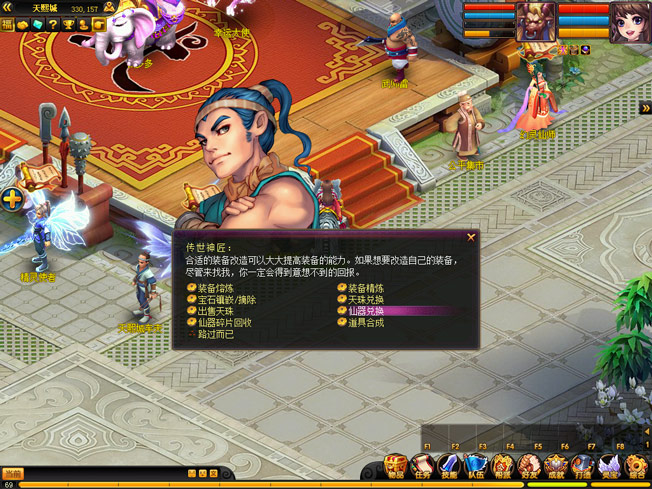Close the 传世神匠 dialogue window

(471, 238)
